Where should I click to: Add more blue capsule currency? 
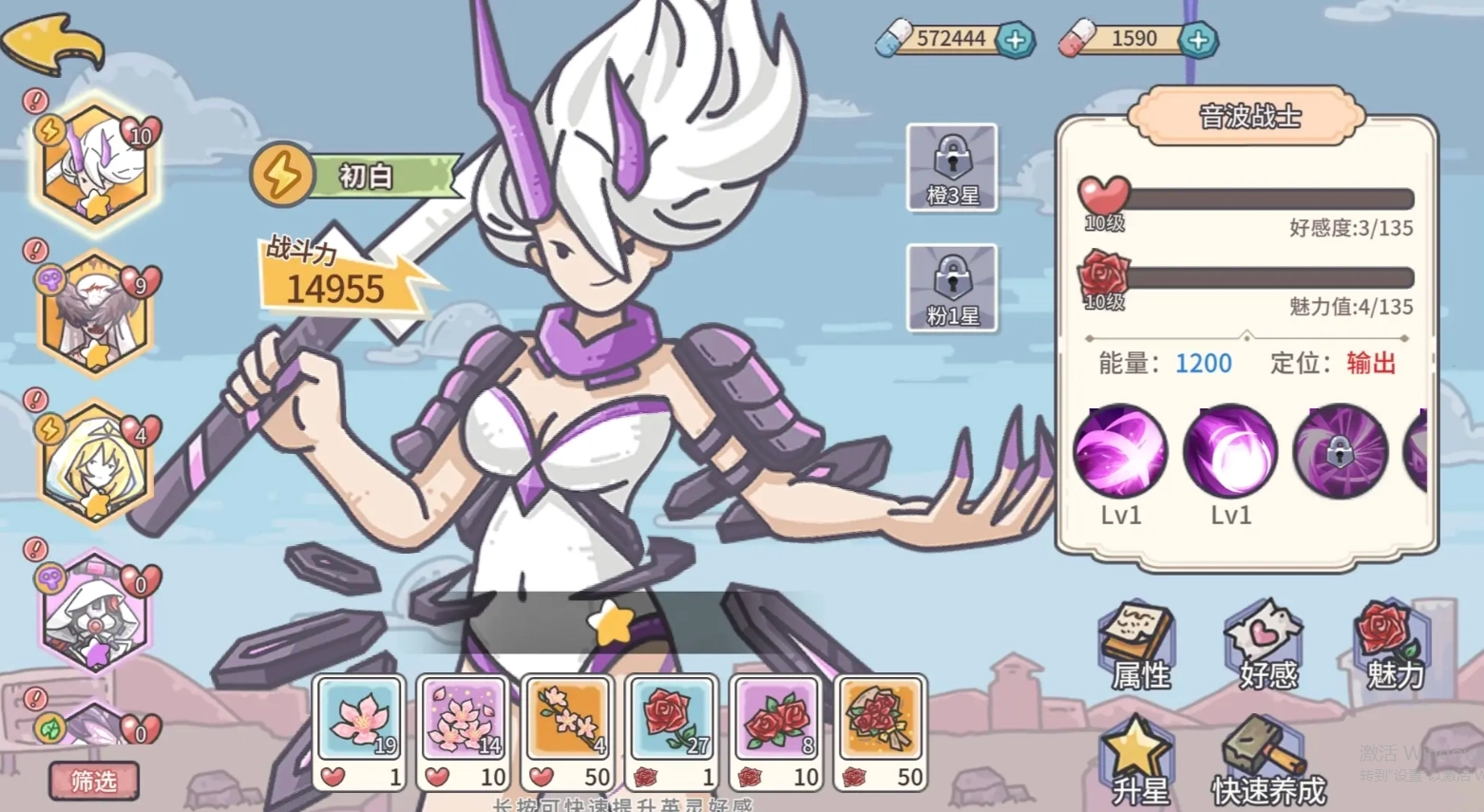coord(1015,40)
